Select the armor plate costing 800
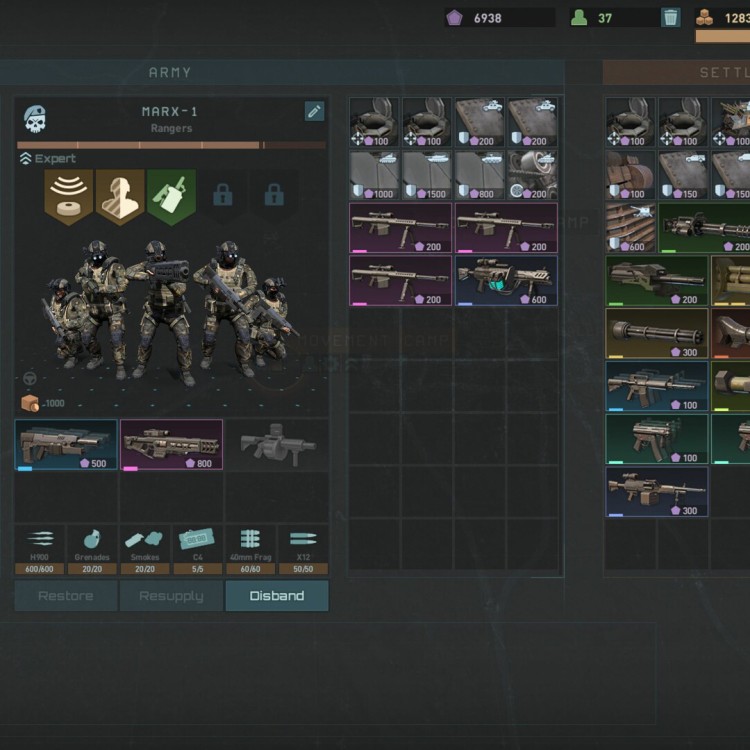The width and height of the screenshot is (750, 750). point(479,175)
